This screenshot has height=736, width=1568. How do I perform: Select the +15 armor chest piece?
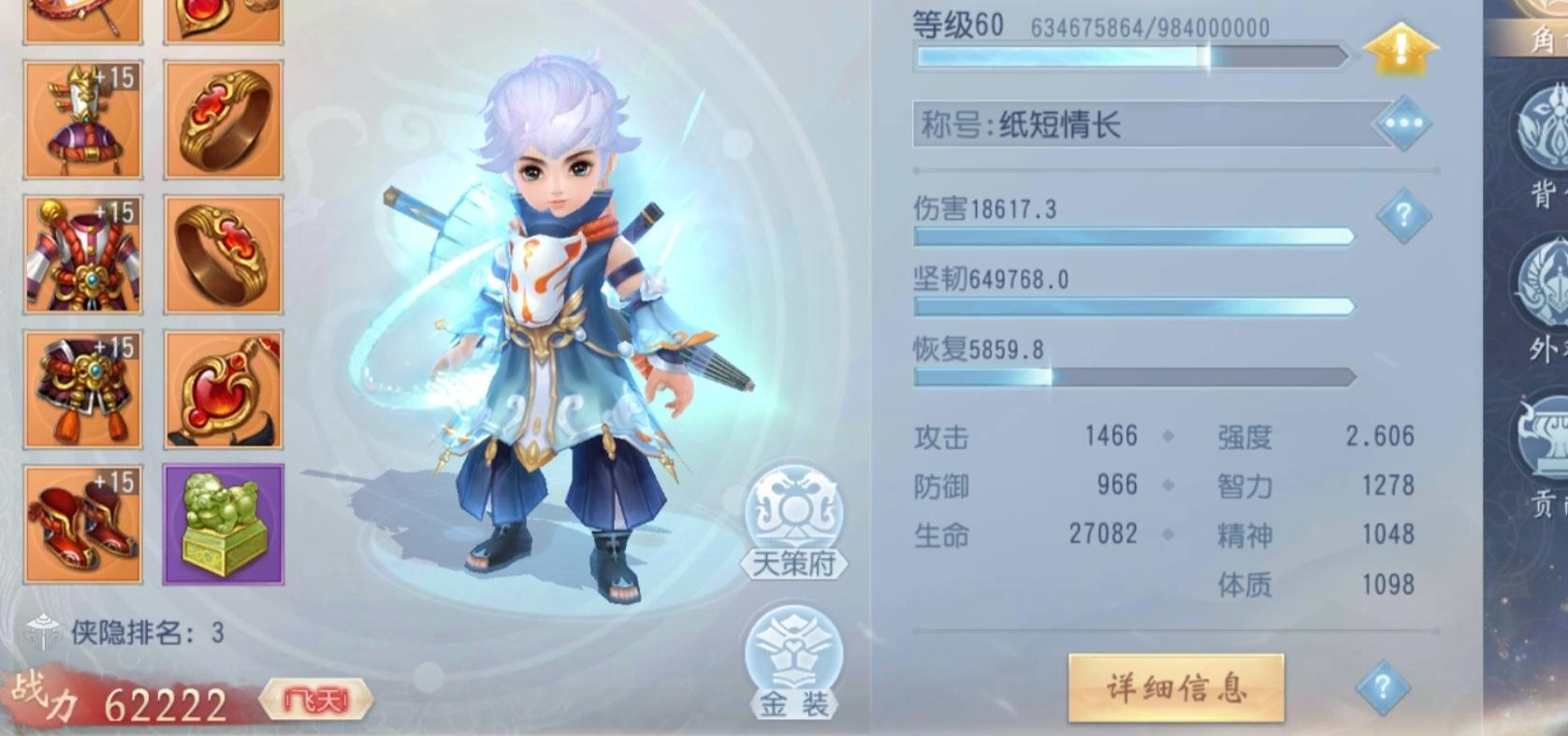(82, 253)
